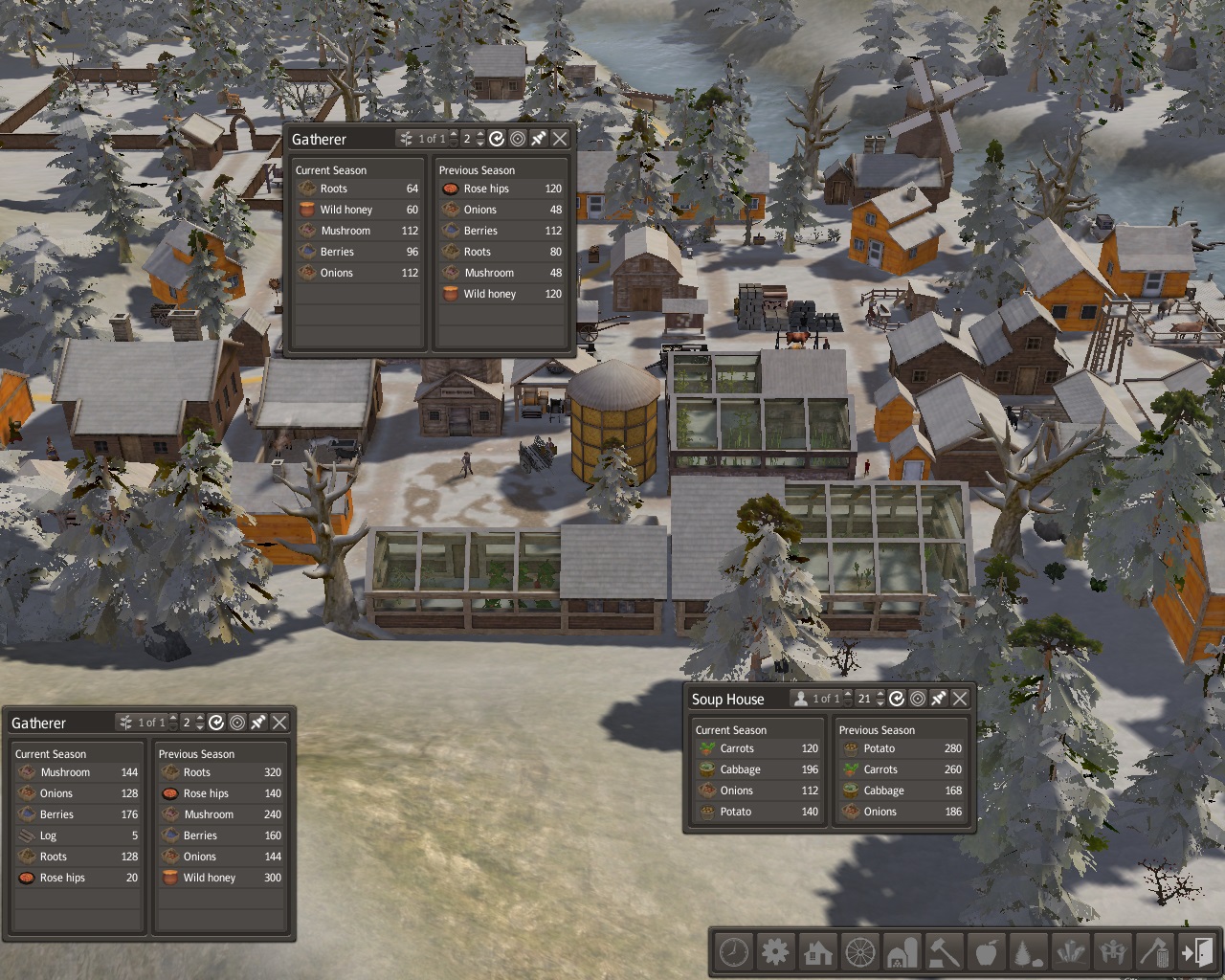This screenshot has height=980, width=1225.
Task: Pin the Gatherer window that lists Log
Action: click(258, 723)
